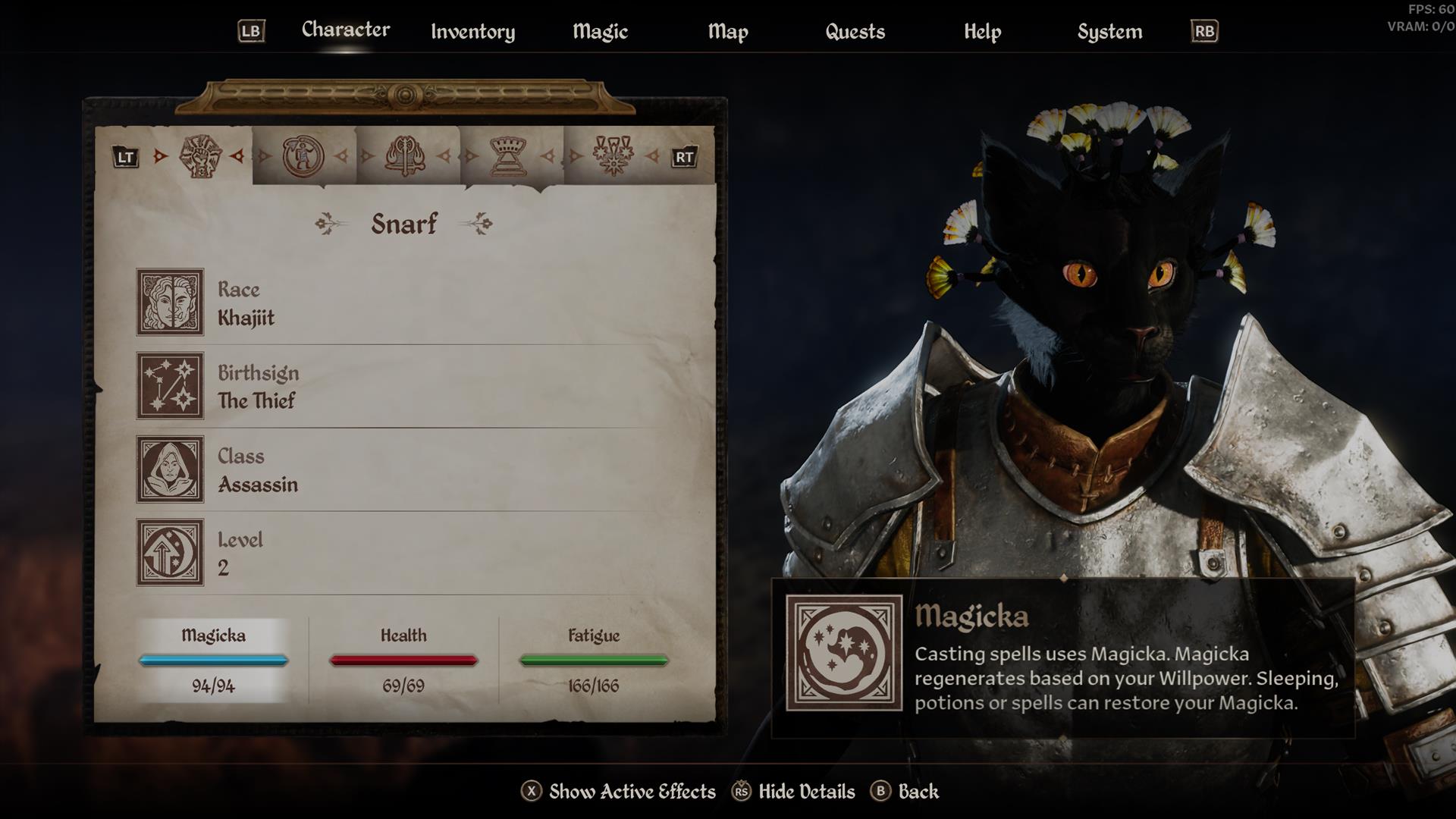Open the attributes sub-tab with figure icon
The width and height of the screenshot is (1456, 819).
click(303, 156)
